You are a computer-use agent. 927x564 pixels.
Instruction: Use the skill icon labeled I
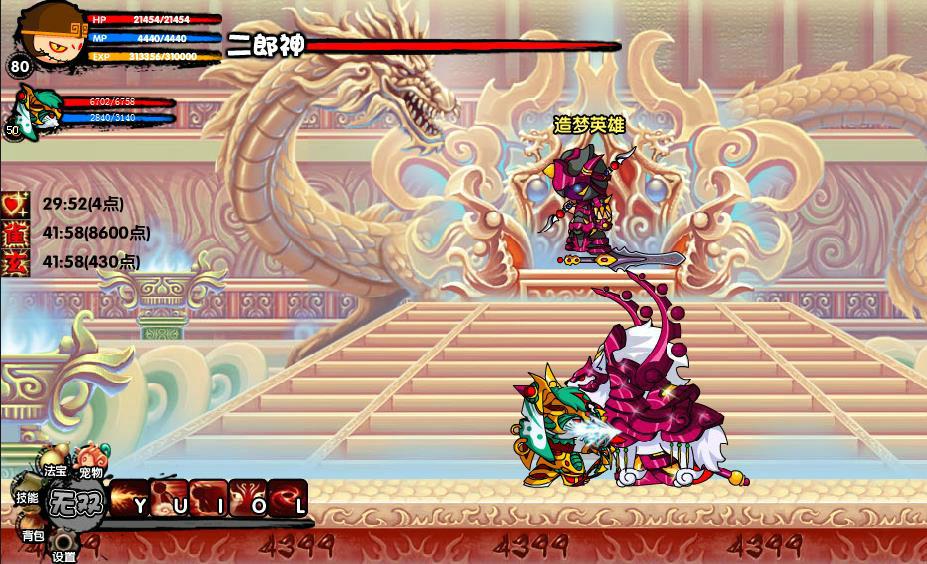click(208, 499)
